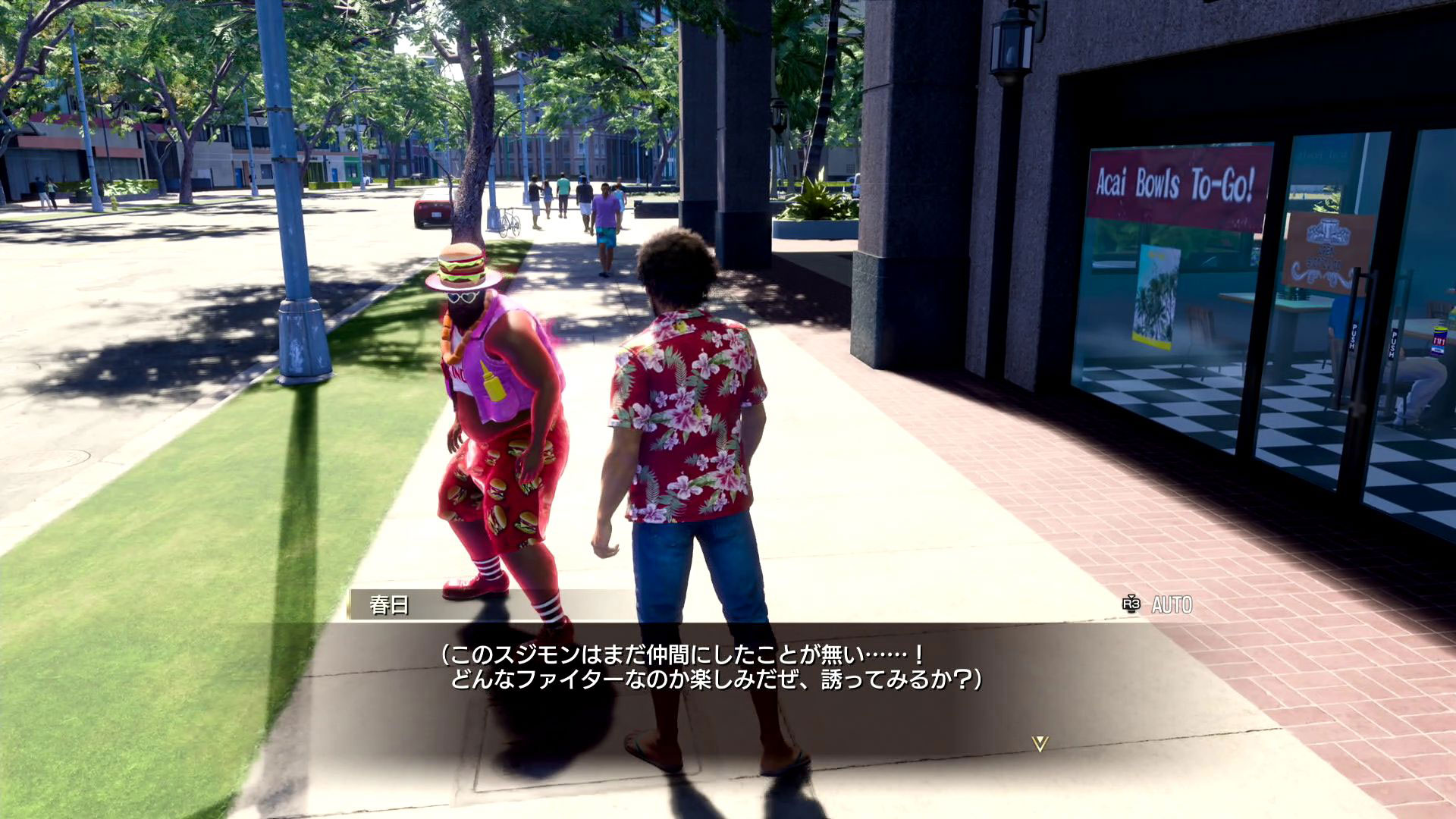
Task: Advance dialogue with the yellow arrow
Action: point(1040,744)
